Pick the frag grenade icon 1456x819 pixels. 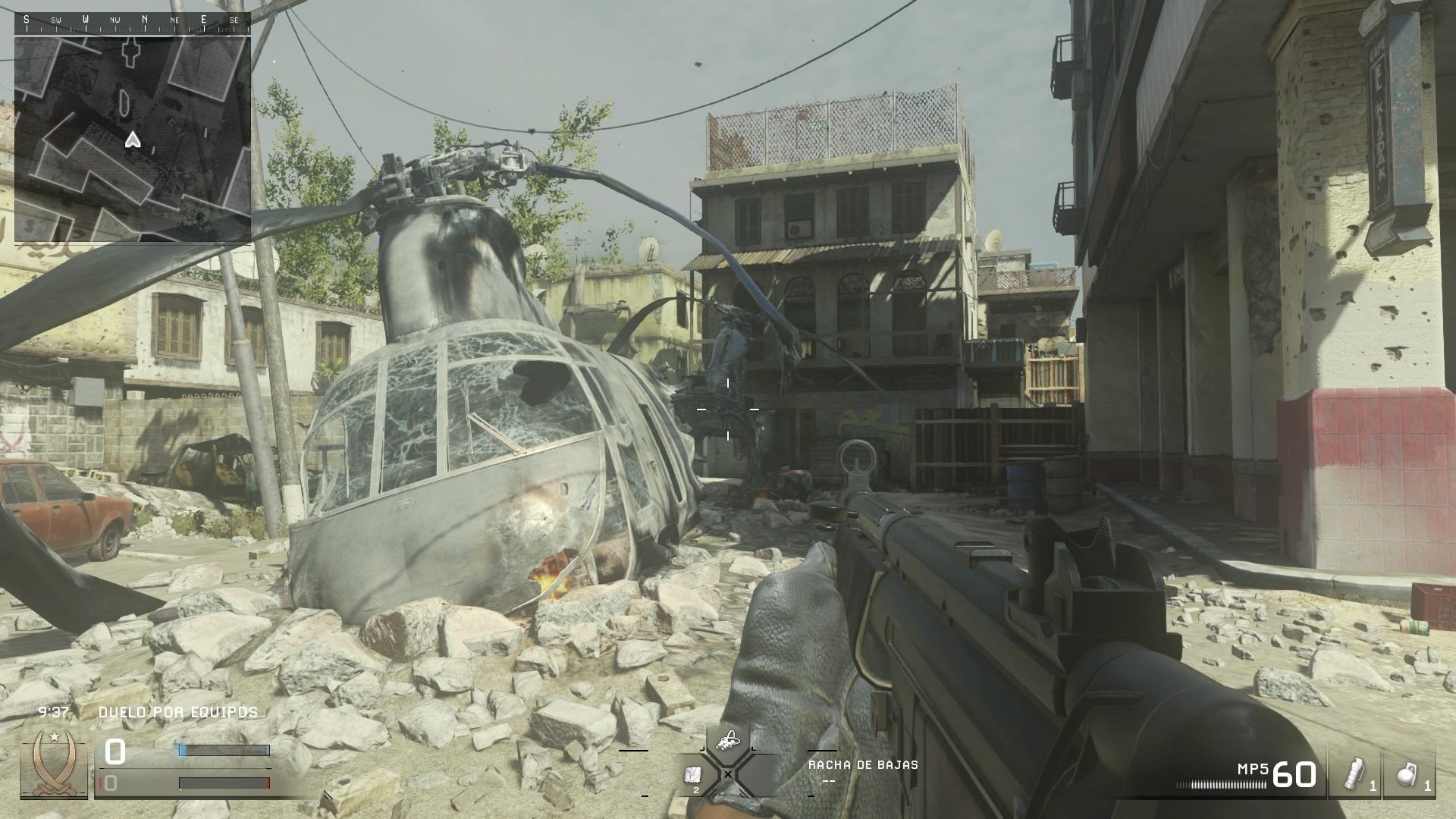(1408, 775)
